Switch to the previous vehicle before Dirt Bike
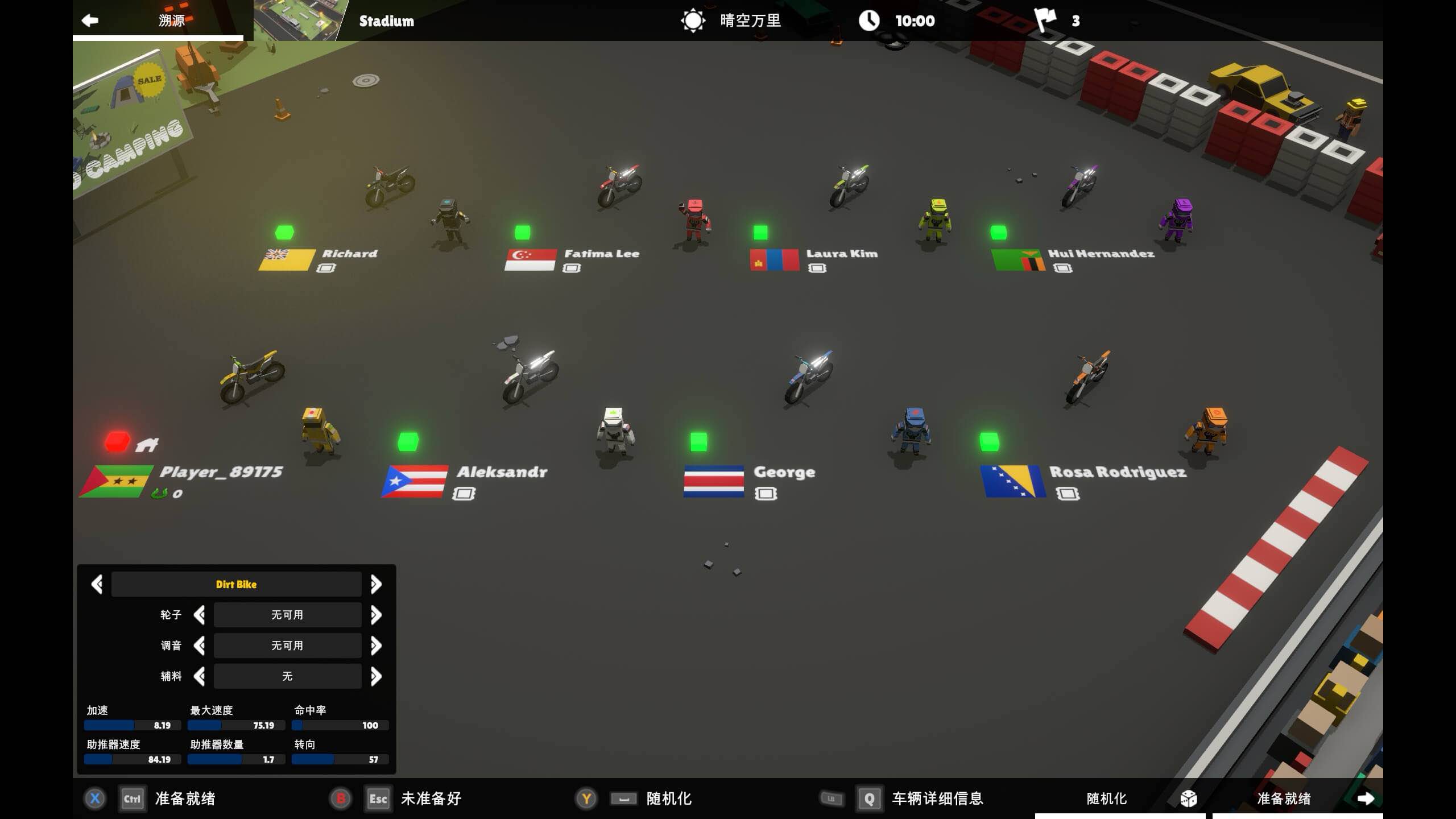 coord(97,584)
